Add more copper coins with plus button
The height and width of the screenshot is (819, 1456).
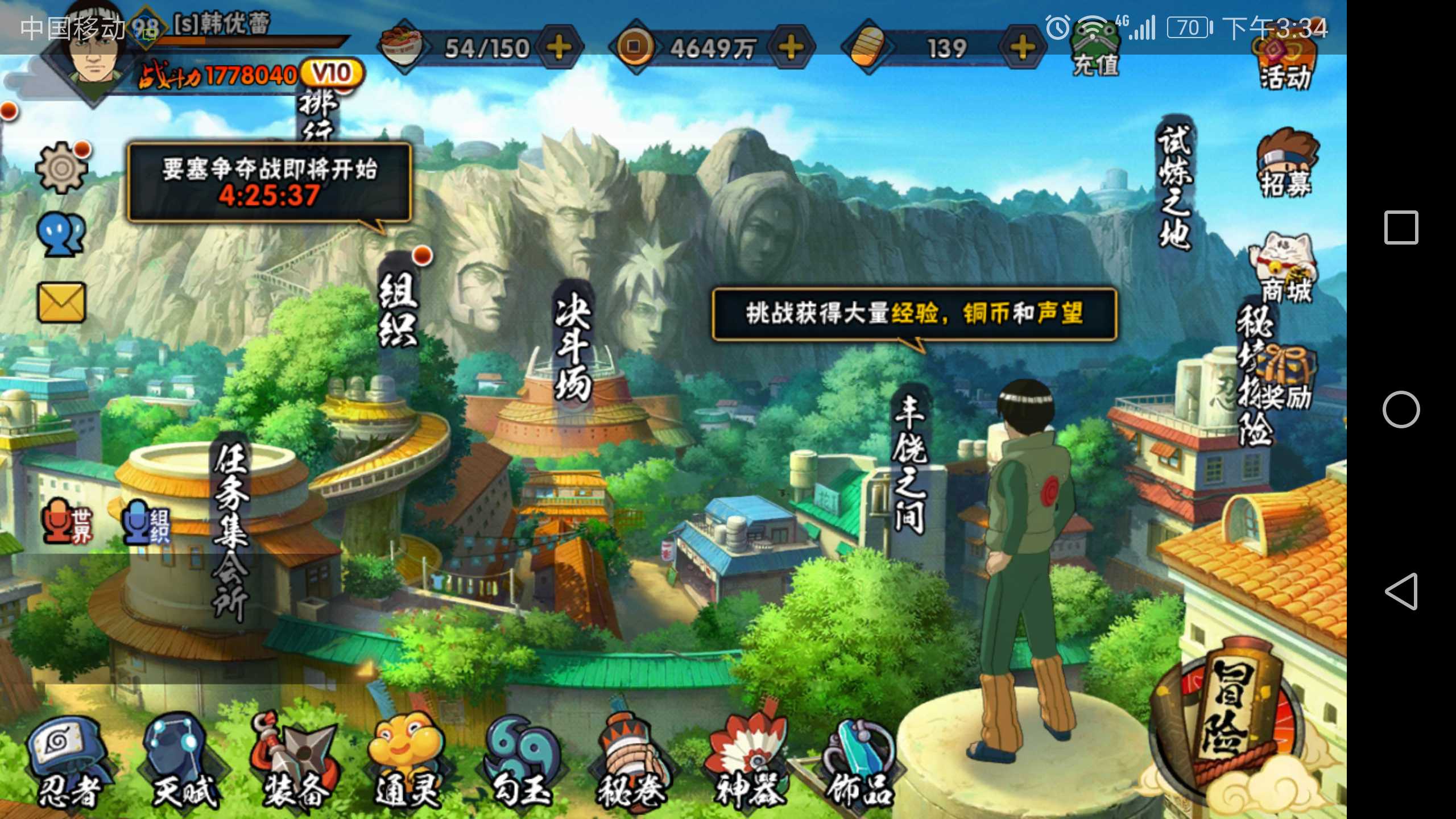pos(791,47)
